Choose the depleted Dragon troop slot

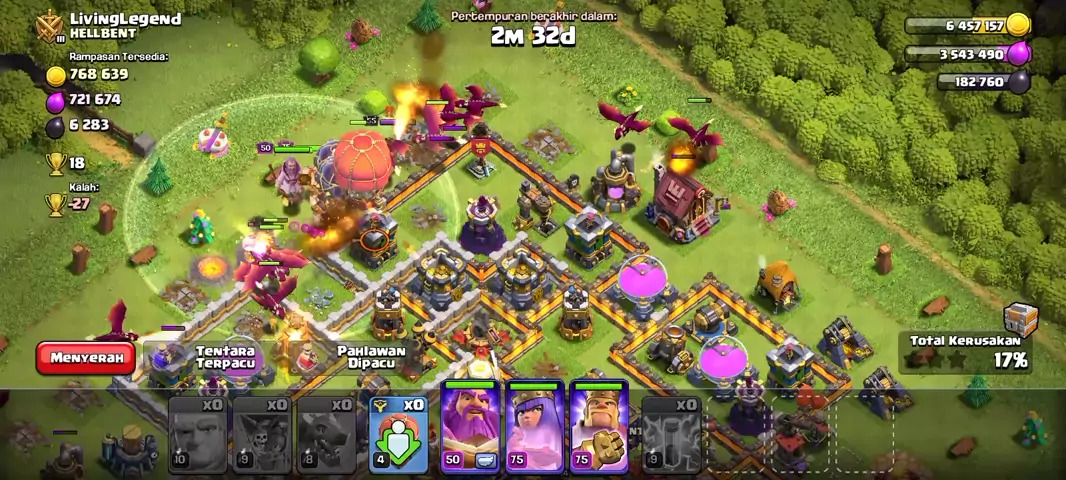tap(326, 434)
